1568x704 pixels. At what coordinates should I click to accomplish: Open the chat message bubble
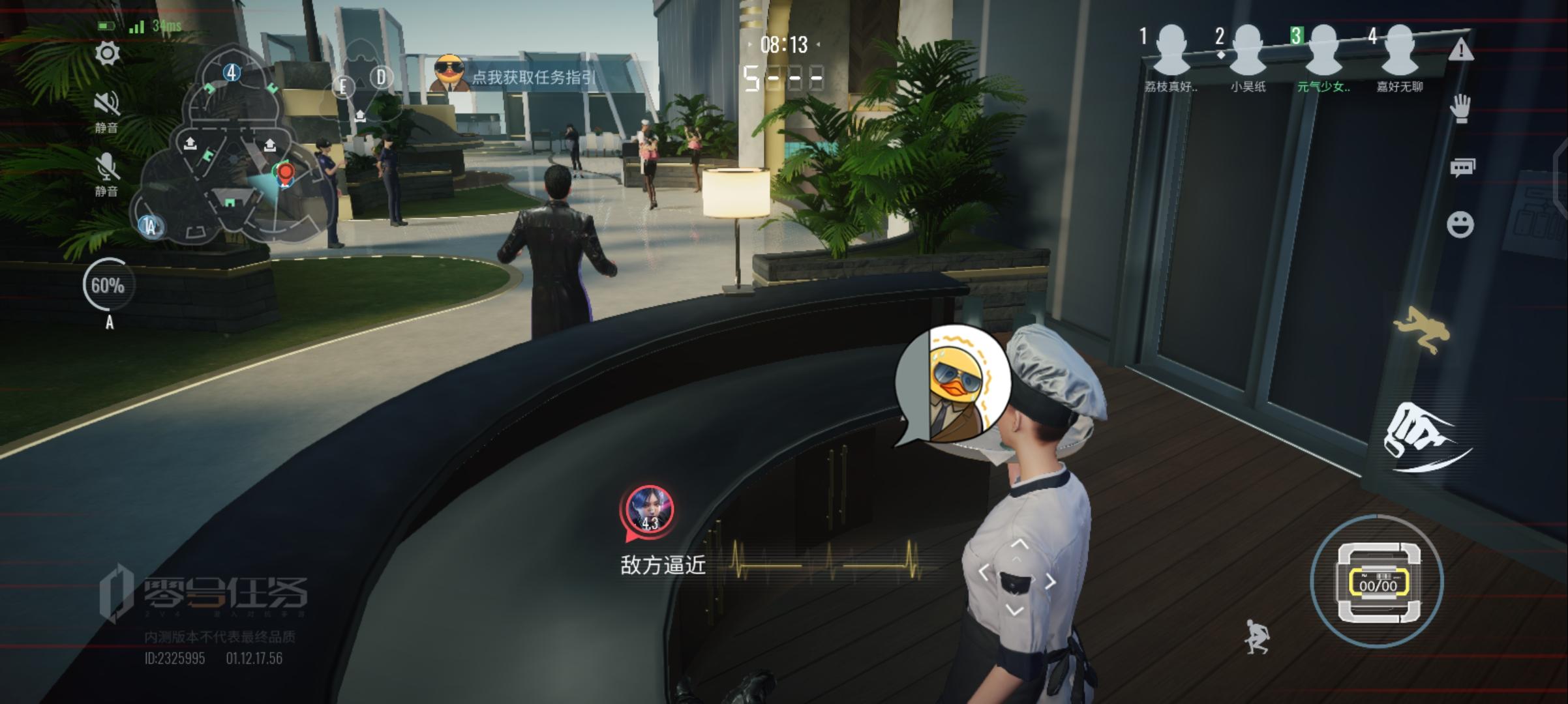click(1462, 168)
